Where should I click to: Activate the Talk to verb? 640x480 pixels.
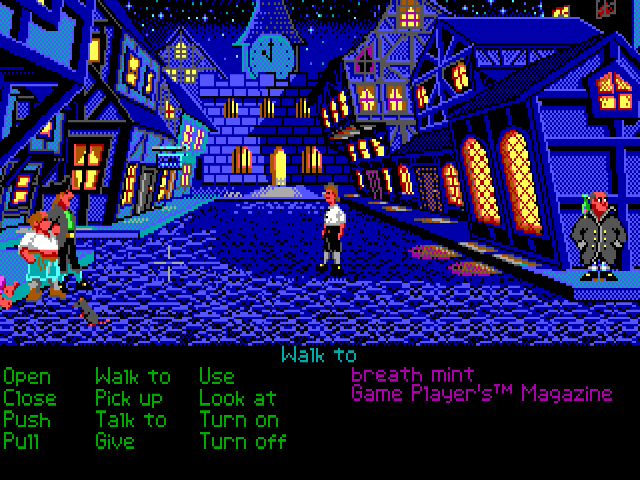(131, 419)
